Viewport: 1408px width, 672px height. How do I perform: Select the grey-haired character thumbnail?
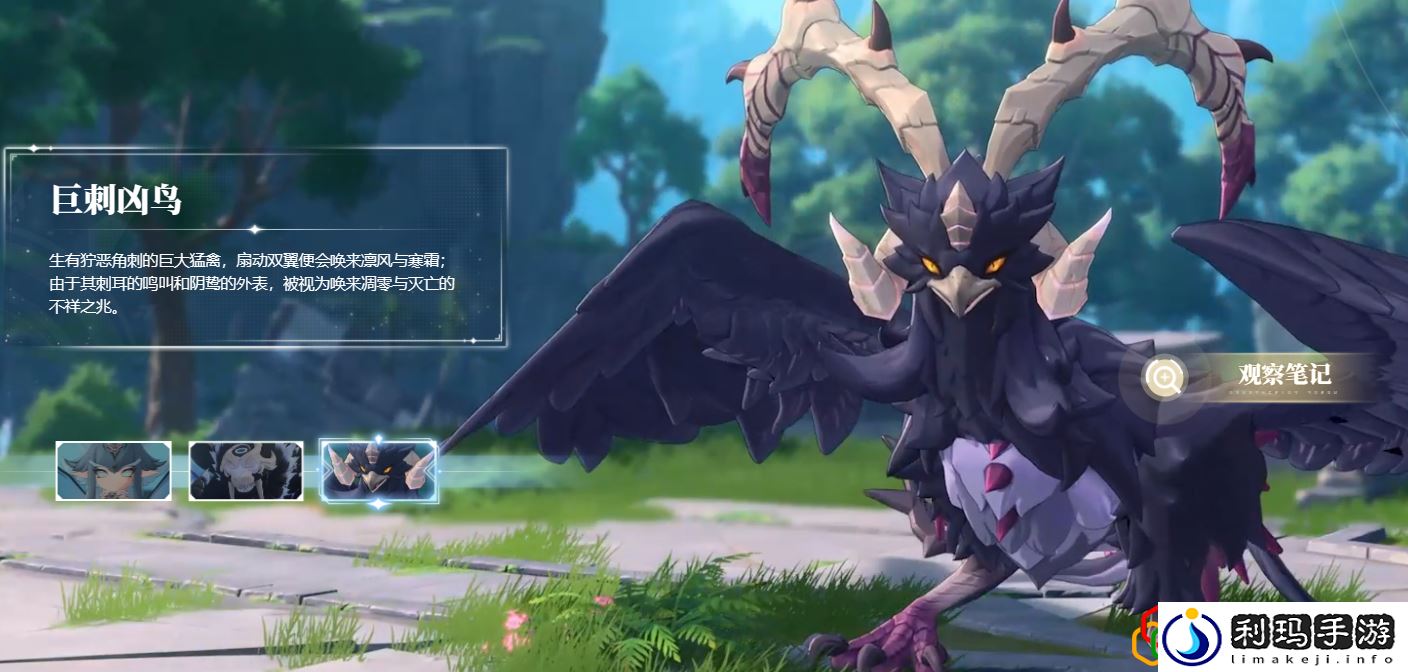pyautogui.click(x=113, y=470)
